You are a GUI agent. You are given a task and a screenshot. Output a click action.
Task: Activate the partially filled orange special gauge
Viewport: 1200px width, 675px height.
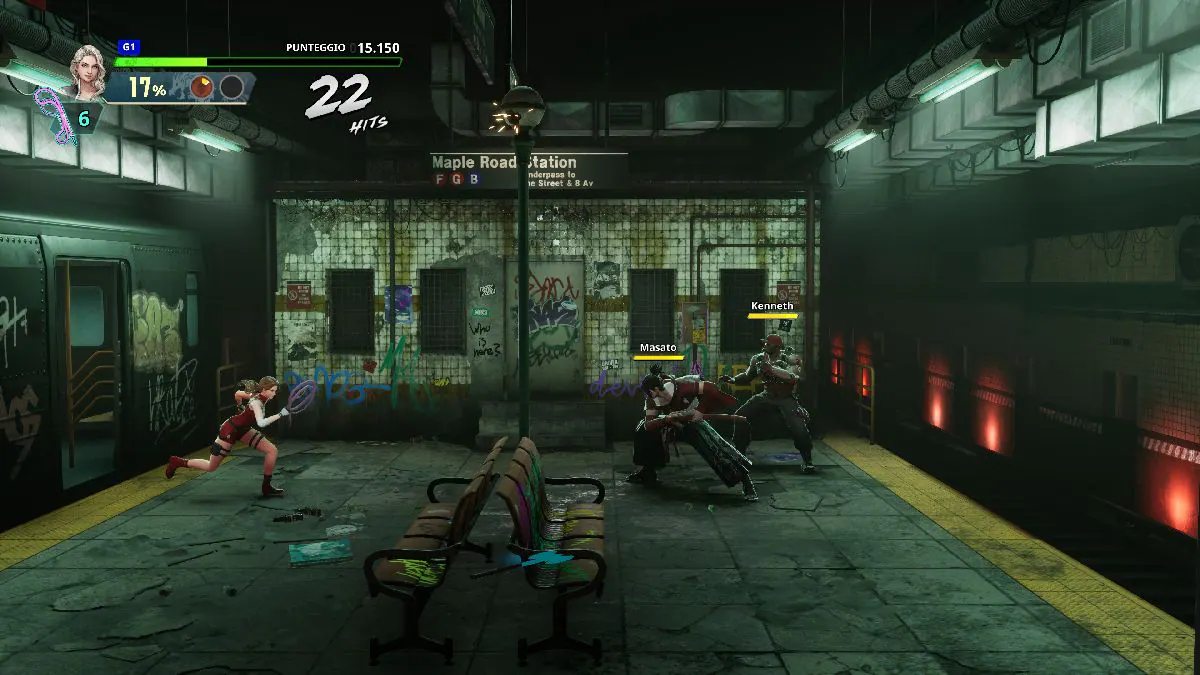click(x=203, y=88)
